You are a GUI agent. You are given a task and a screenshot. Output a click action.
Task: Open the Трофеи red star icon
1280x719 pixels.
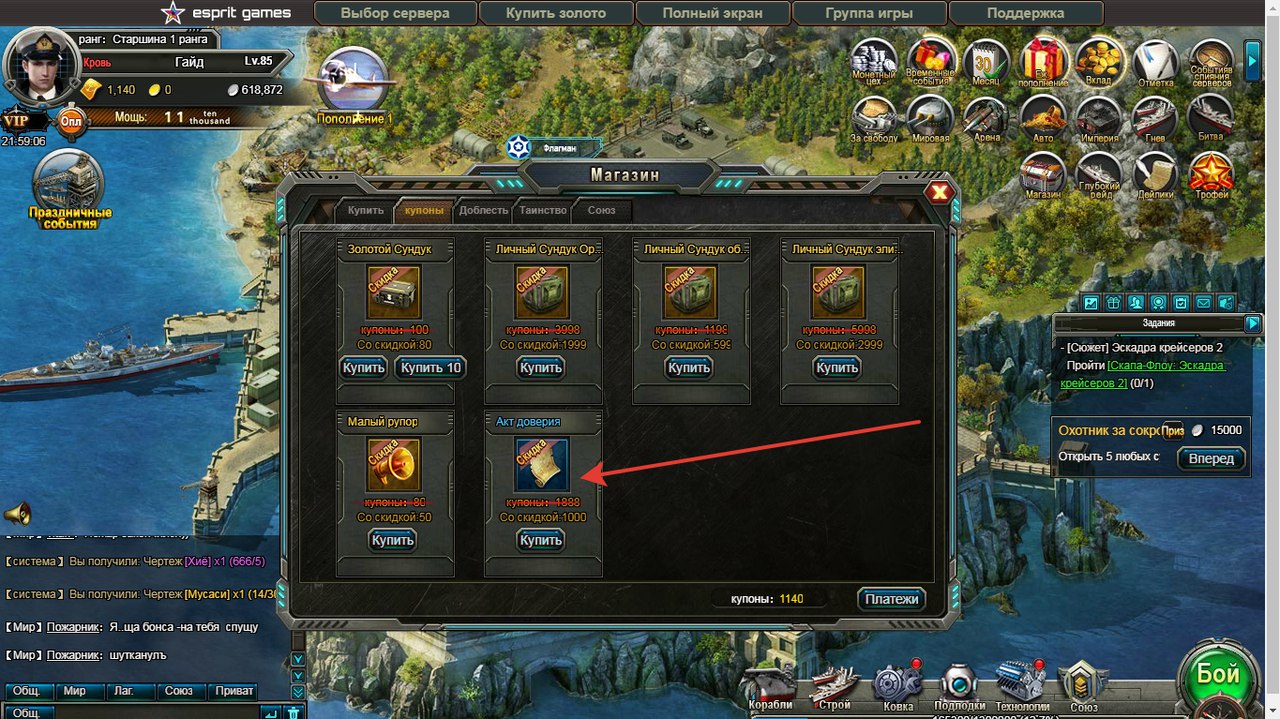(x=1211, y=177)
